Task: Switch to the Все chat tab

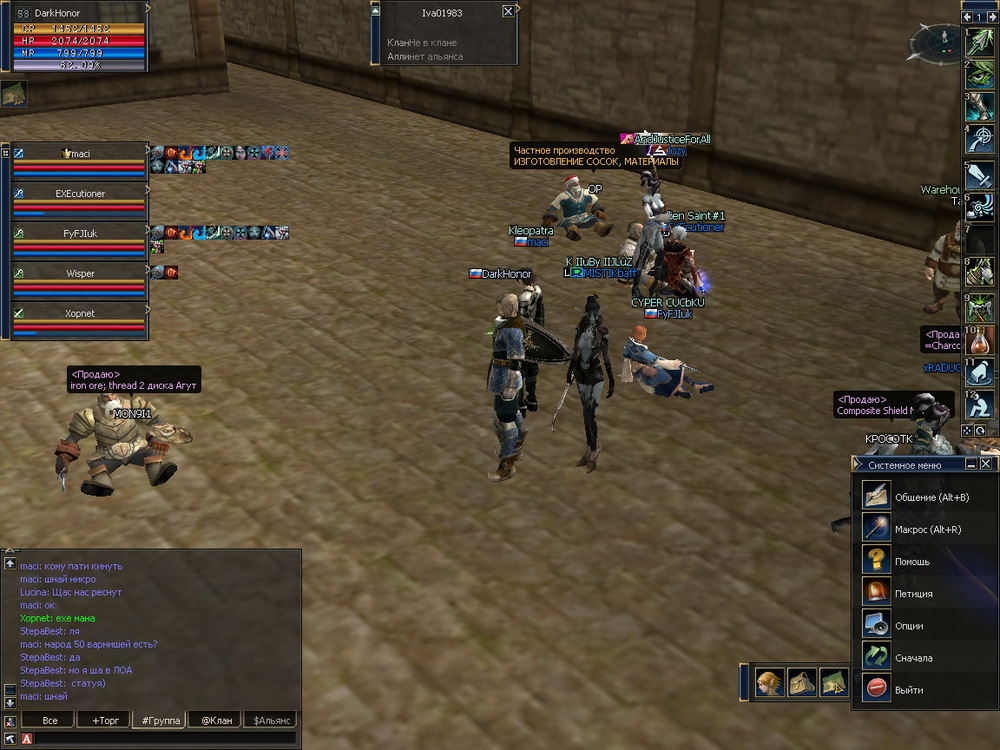Action: (x=47, y=720)
